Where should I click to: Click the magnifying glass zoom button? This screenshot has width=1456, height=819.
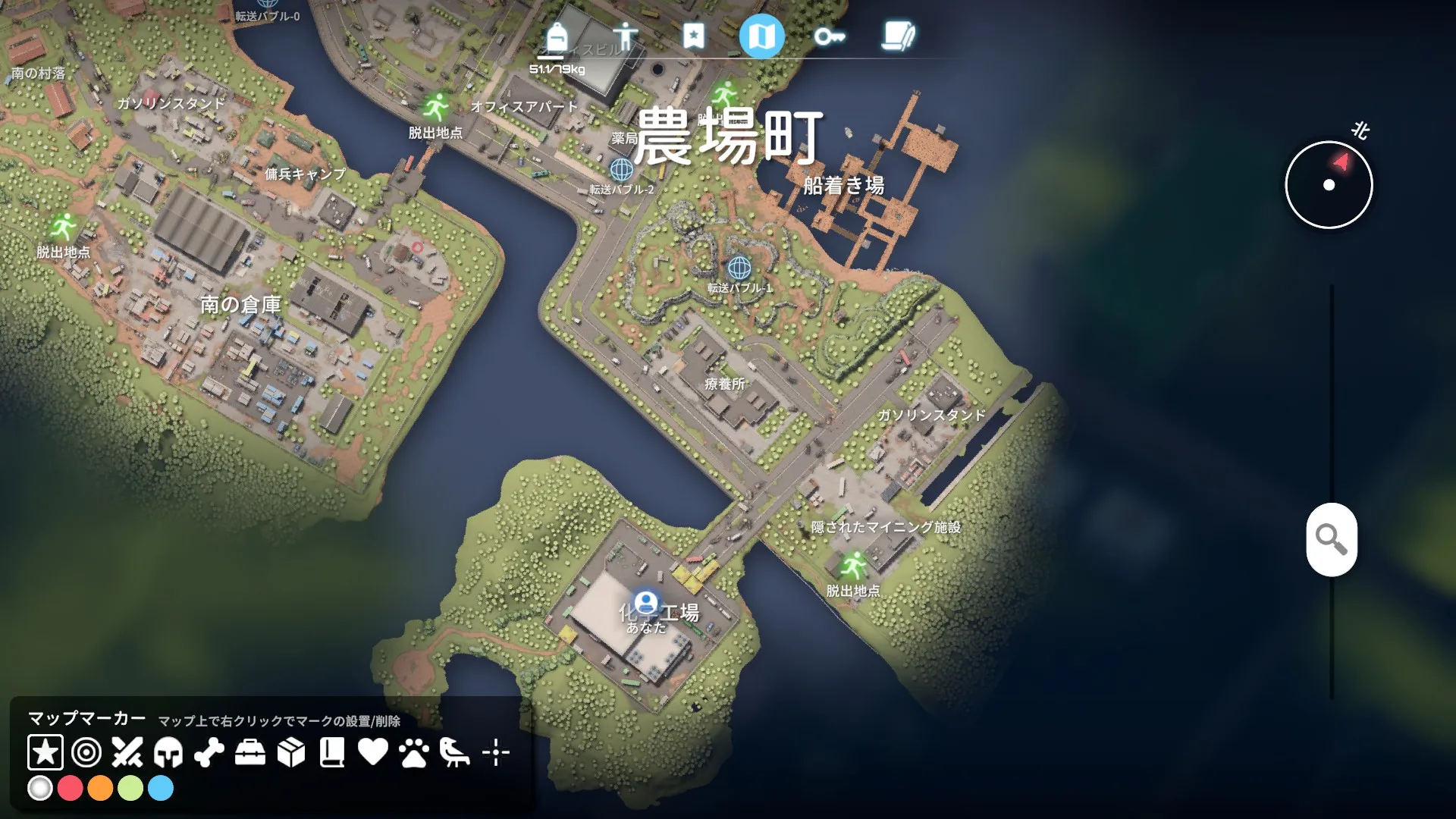point(1331,539)
